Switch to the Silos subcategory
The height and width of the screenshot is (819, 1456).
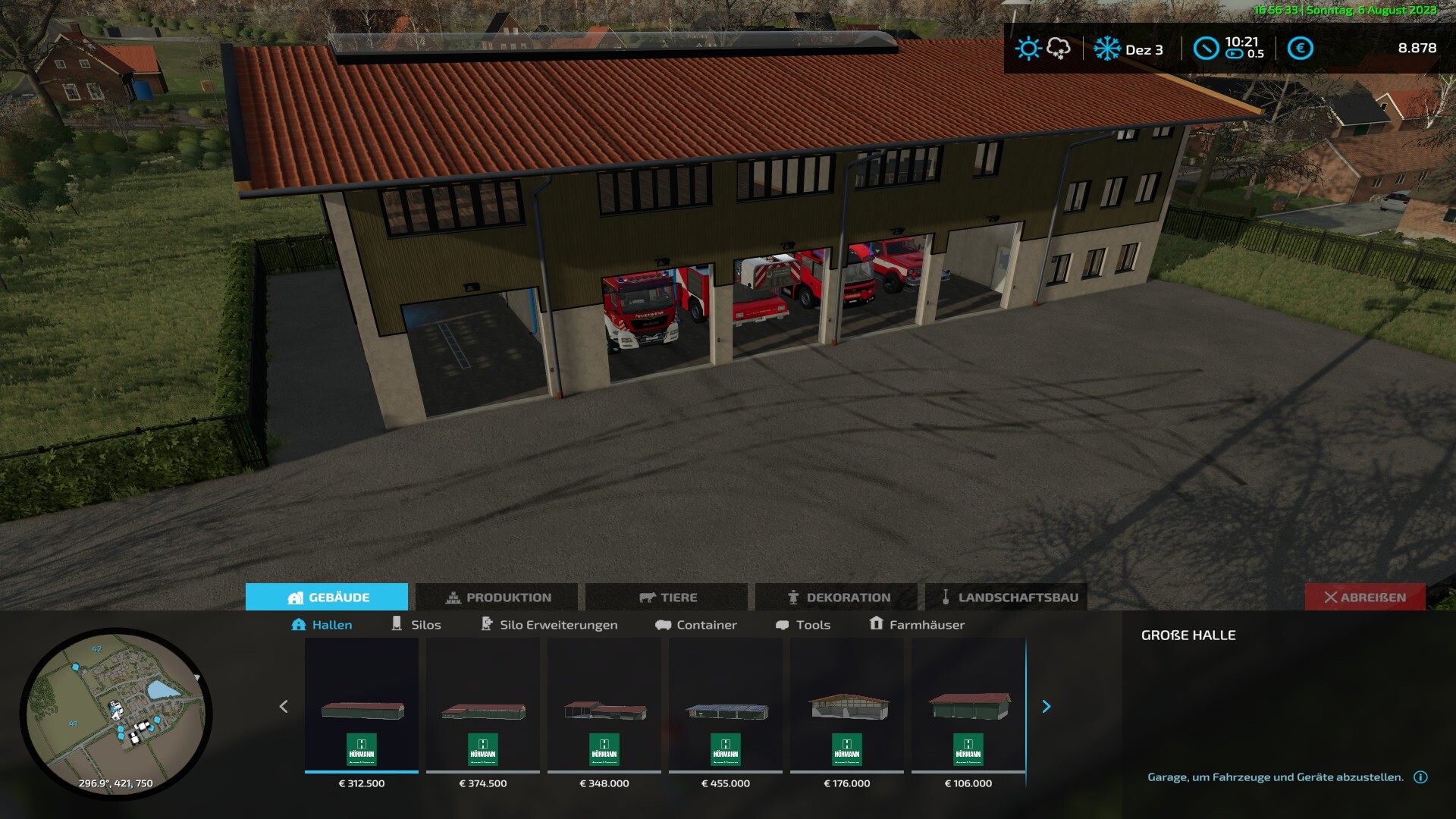(x=416, y=625)
